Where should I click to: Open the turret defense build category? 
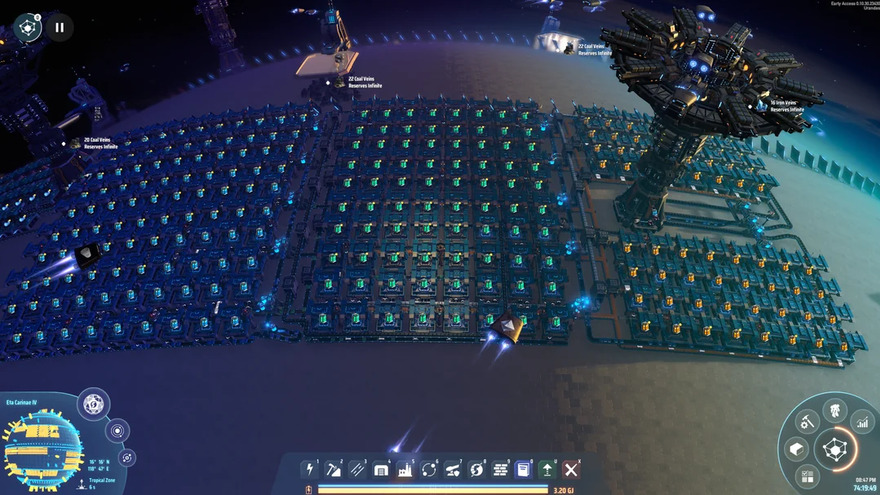click(453, 469)
